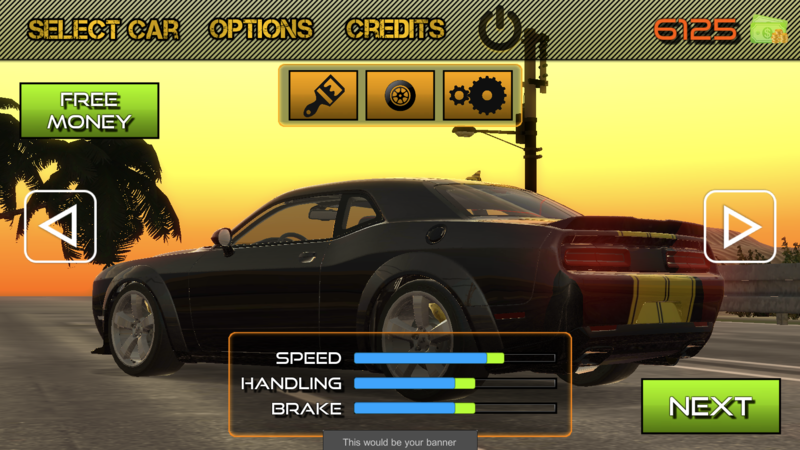Click the power quit icon
Screen dimensions: 800x450
coord(500,29)
